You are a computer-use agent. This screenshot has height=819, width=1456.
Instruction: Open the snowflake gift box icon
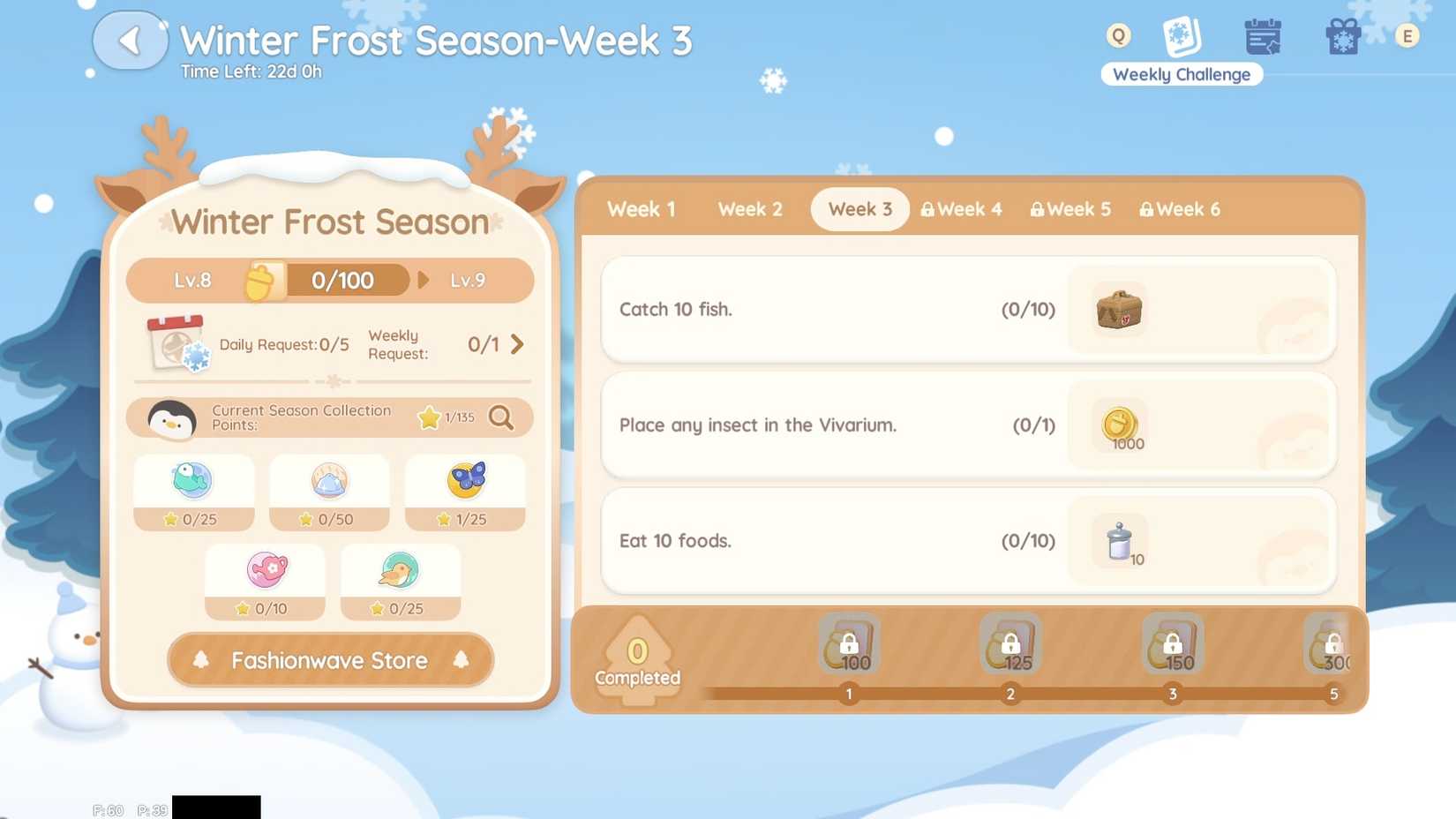tap(1342, 35)
